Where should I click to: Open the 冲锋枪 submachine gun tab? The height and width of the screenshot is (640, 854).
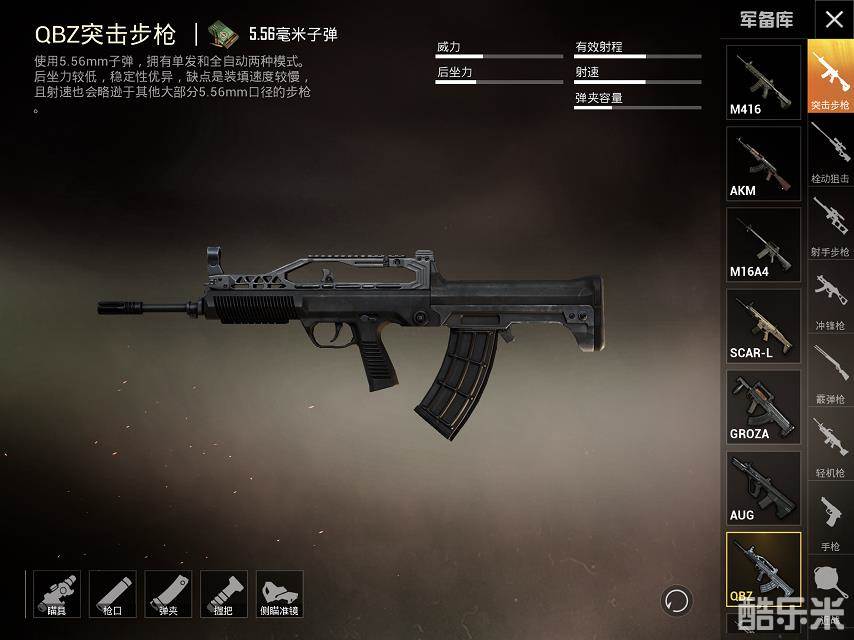coord(830,299)
